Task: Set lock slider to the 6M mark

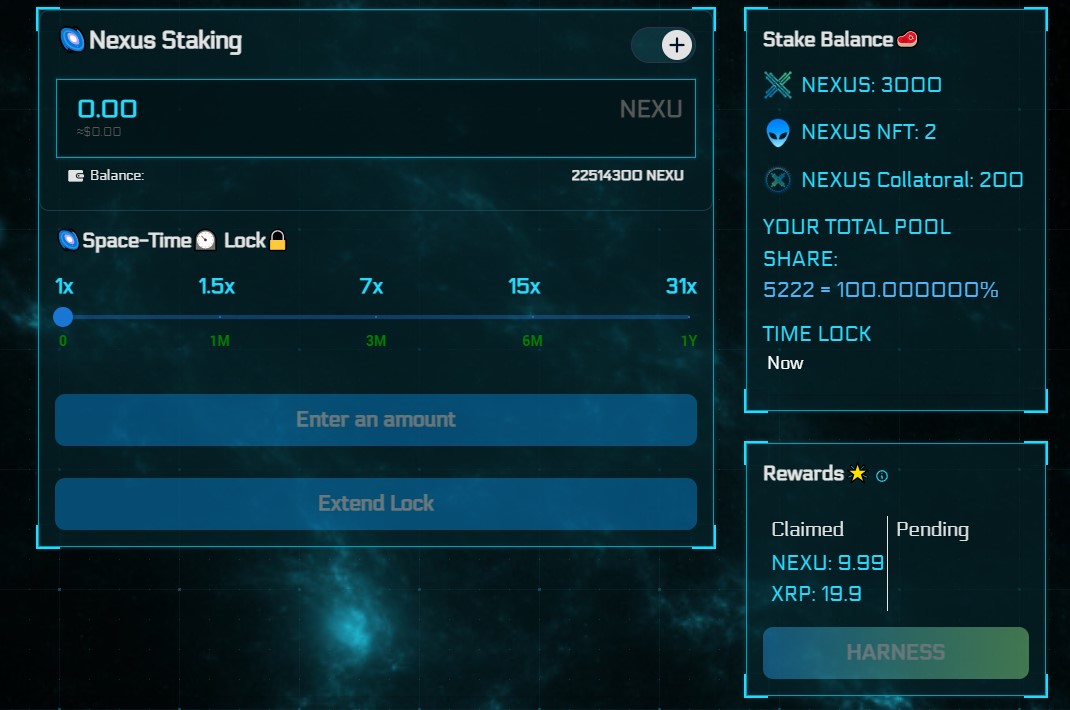Action: coord(532,317)
